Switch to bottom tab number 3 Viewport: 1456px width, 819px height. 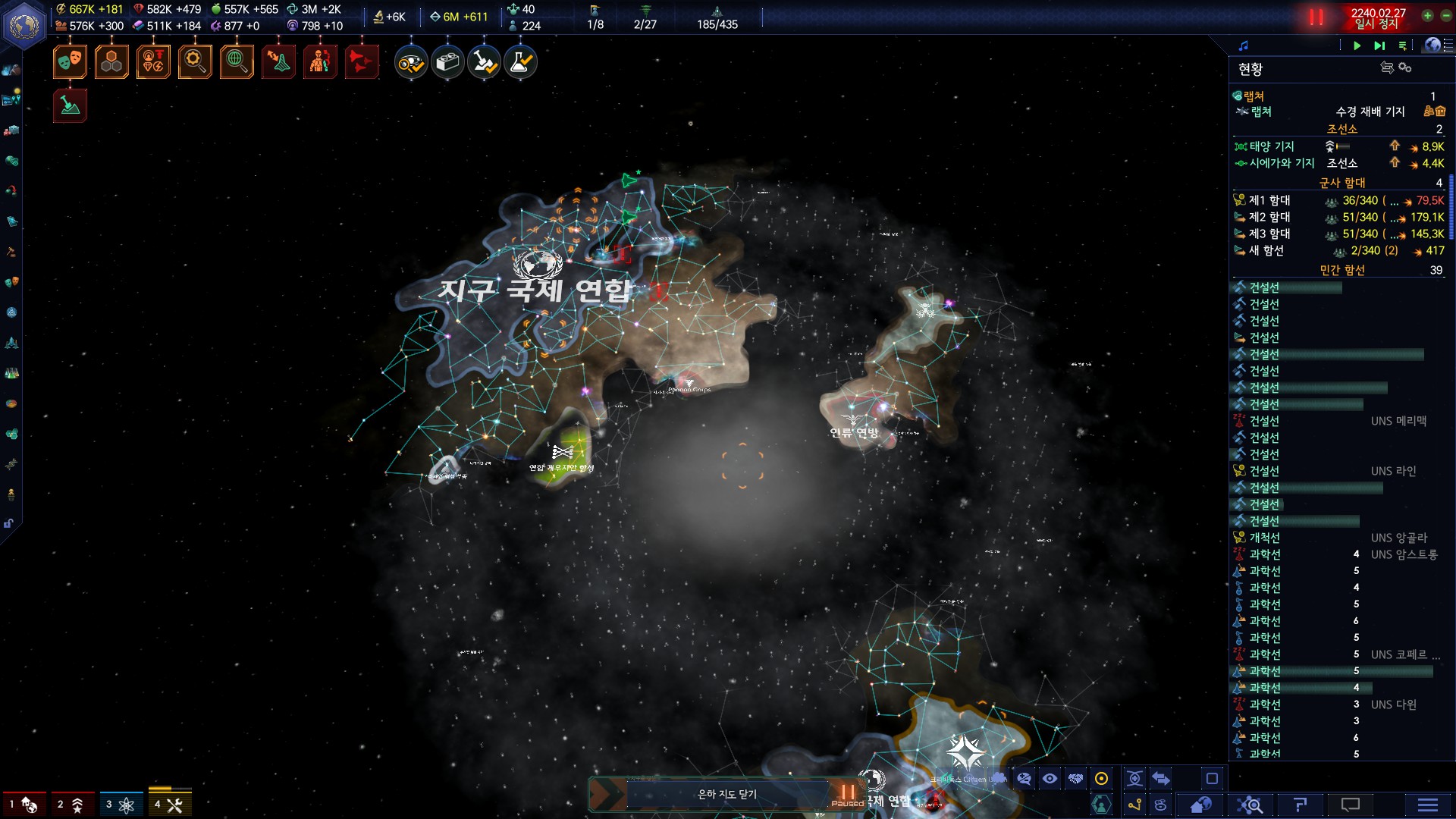[x=119, y=805]
